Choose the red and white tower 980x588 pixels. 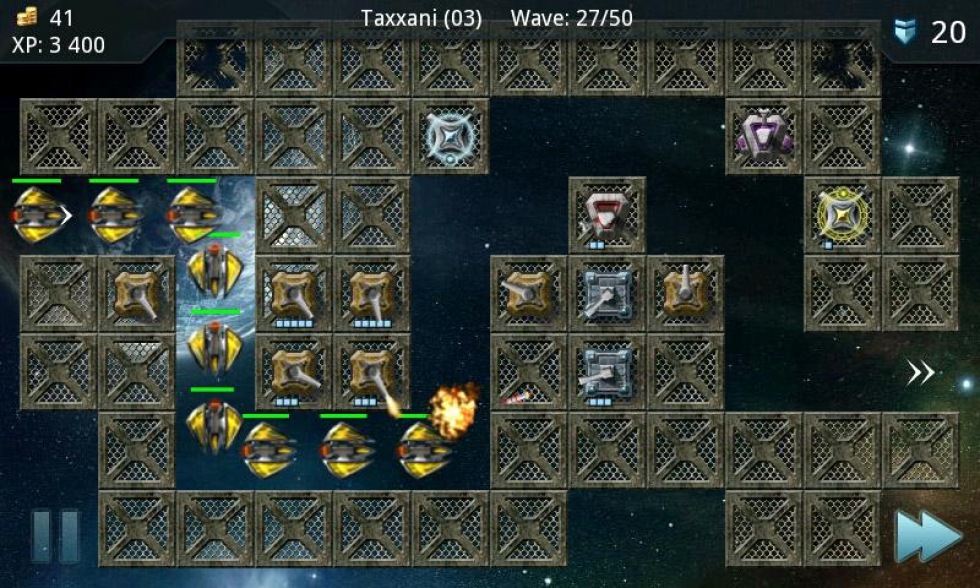(606, 214)
